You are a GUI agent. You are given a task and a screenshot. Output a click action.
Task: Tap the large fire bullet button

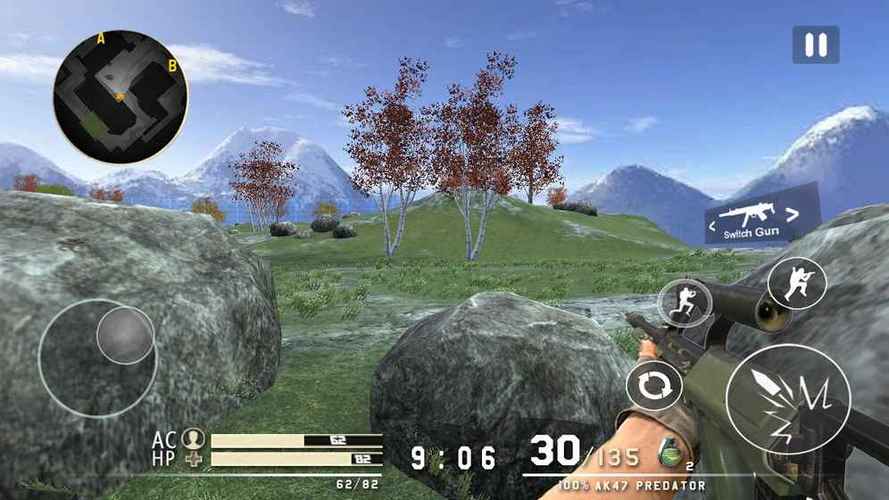[x=787, y=399]
